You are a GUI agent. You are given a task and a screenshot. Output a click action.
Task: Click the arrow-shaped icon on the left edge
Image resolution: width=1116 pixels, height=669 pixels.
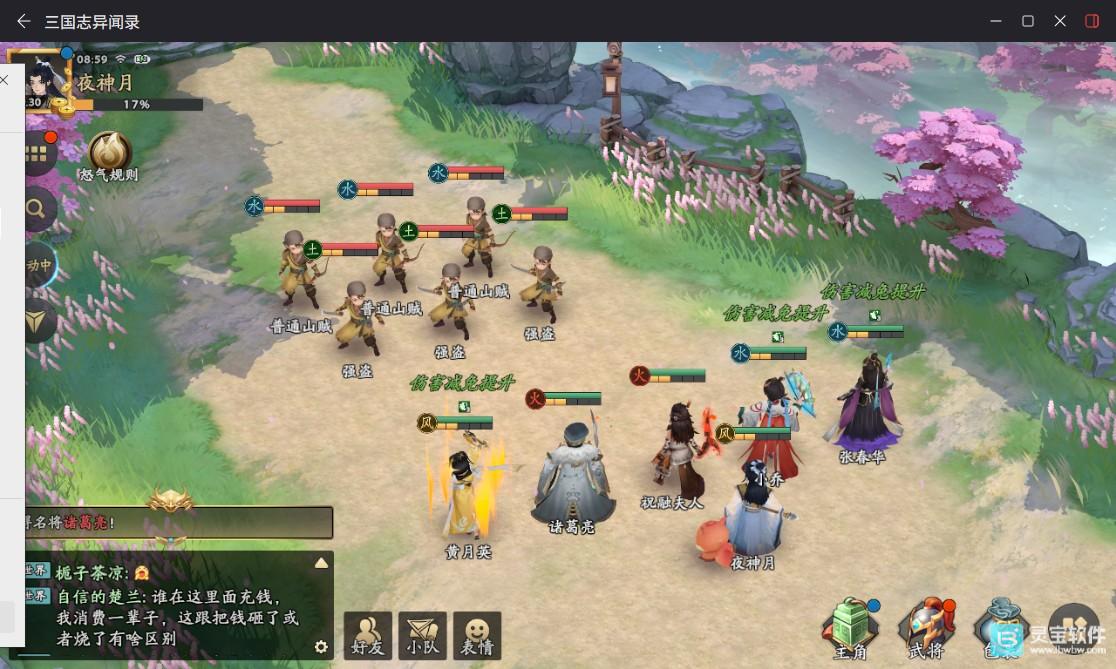pyautogui.click(x=38, y=319)
